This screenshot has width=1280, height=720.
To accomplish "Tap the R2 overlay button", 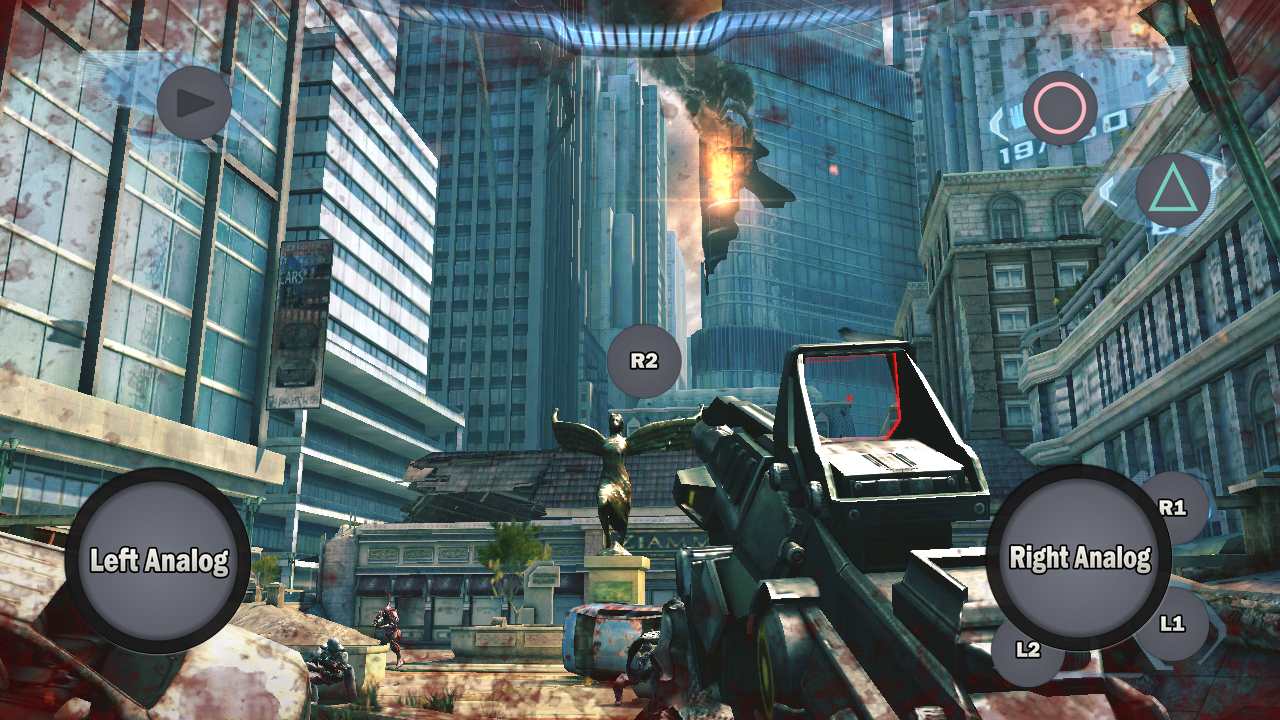I will coord(644,361).
